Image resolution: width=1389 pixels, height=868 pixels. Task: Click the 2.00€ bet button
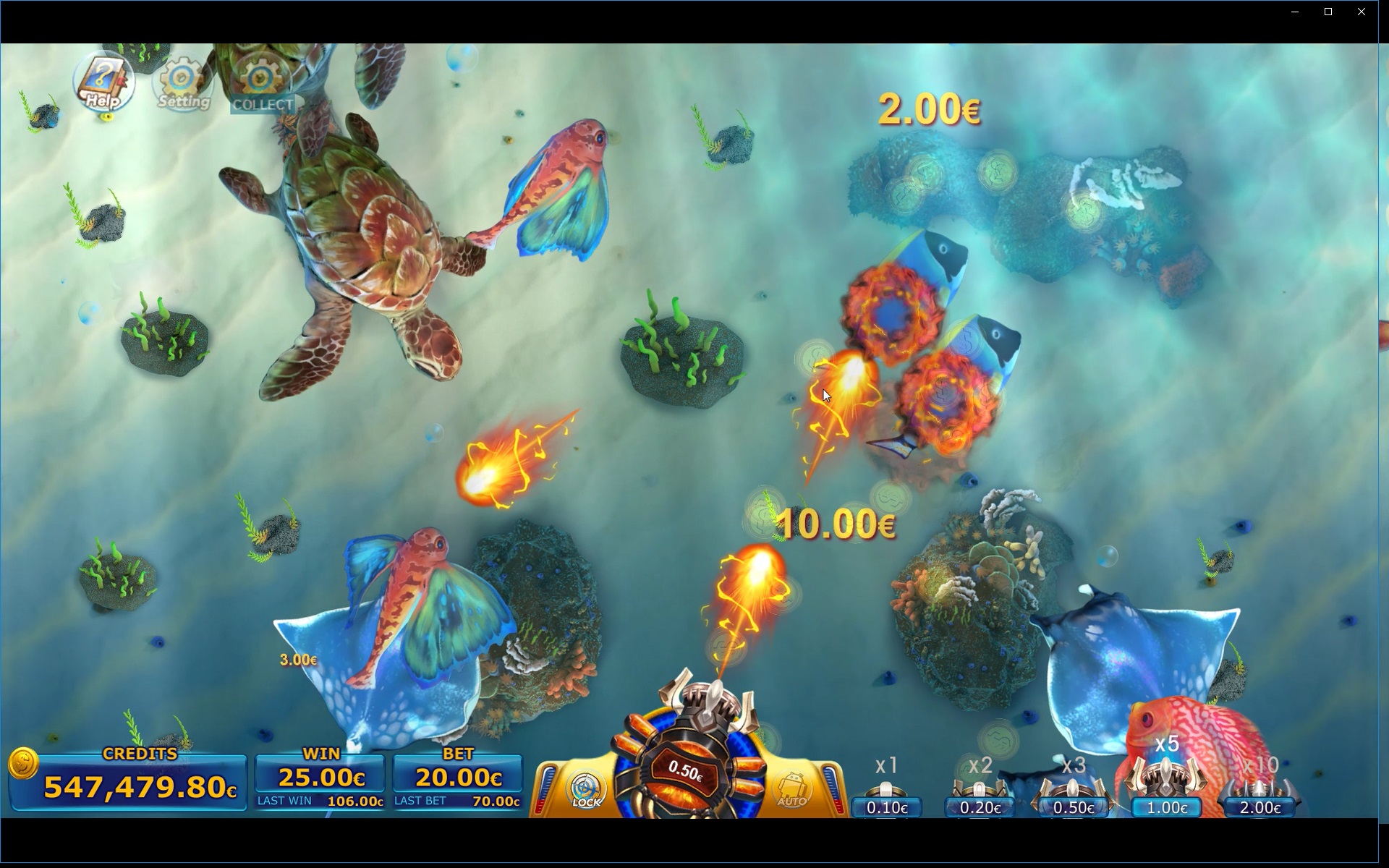point(1260,808)
